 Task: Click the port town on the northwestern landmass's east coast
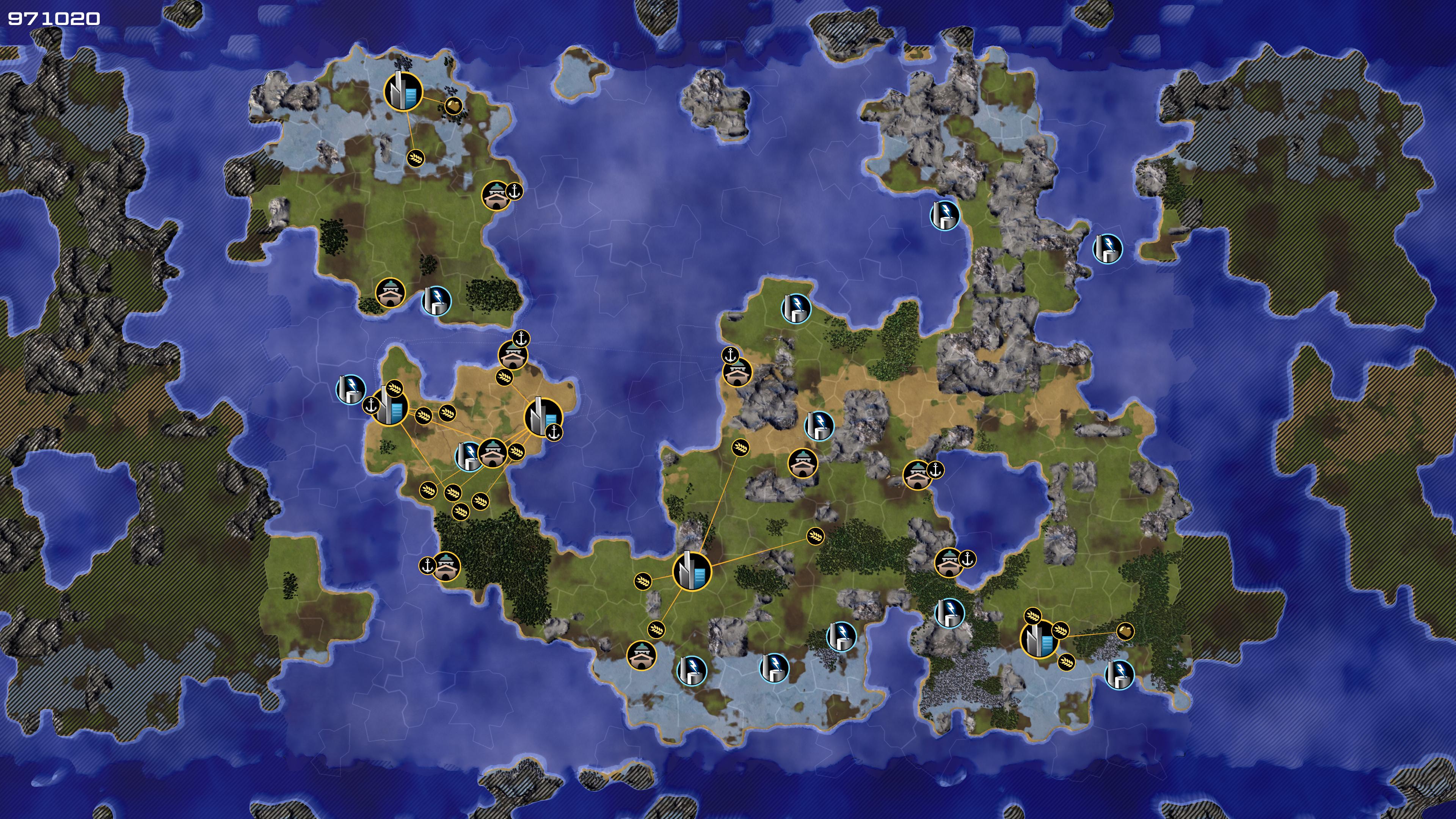[x=496, y=196]
